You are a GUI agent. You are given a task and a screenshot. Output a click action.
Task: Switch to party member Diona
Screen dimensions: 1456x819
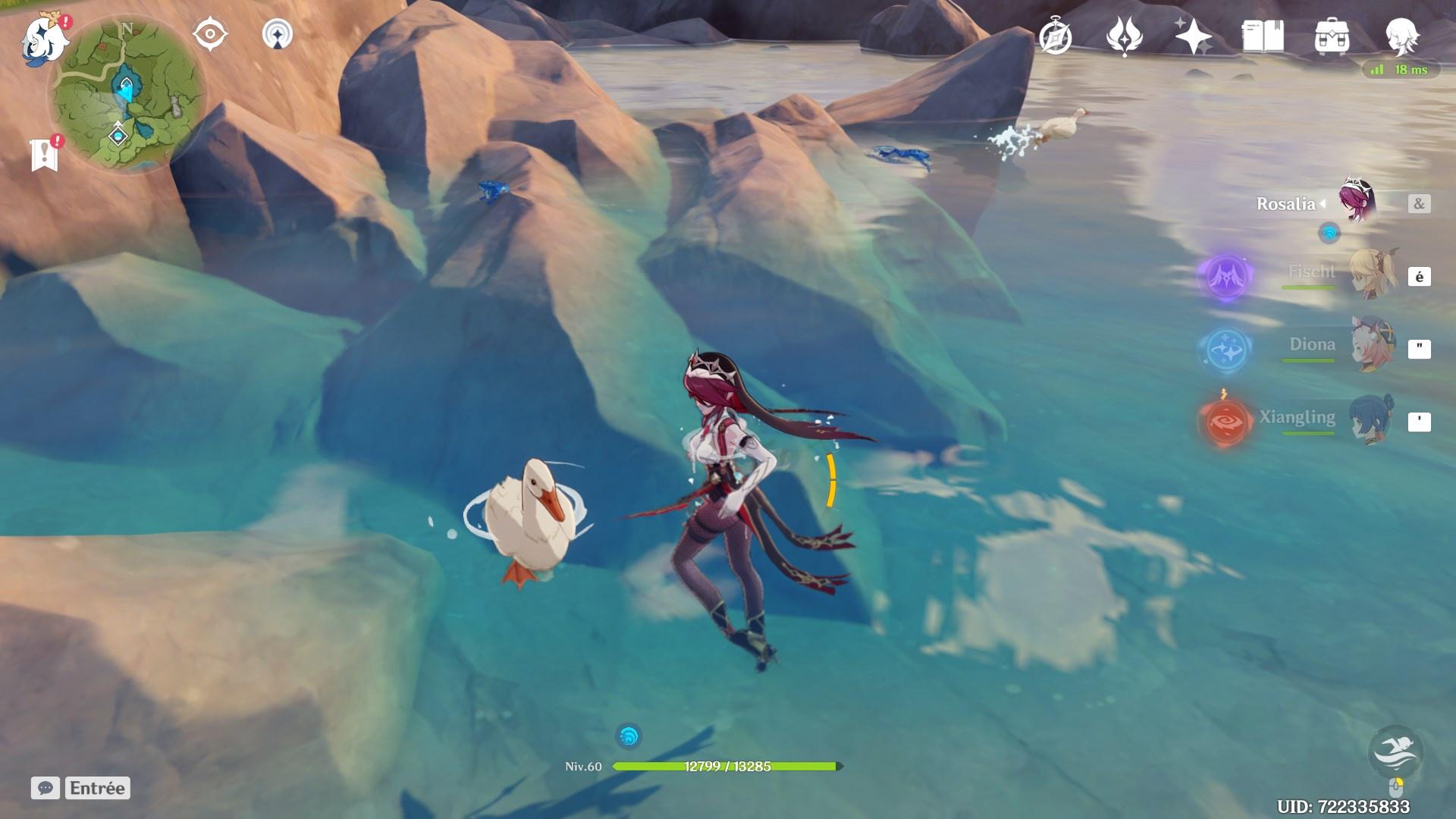pos(1373,347)
